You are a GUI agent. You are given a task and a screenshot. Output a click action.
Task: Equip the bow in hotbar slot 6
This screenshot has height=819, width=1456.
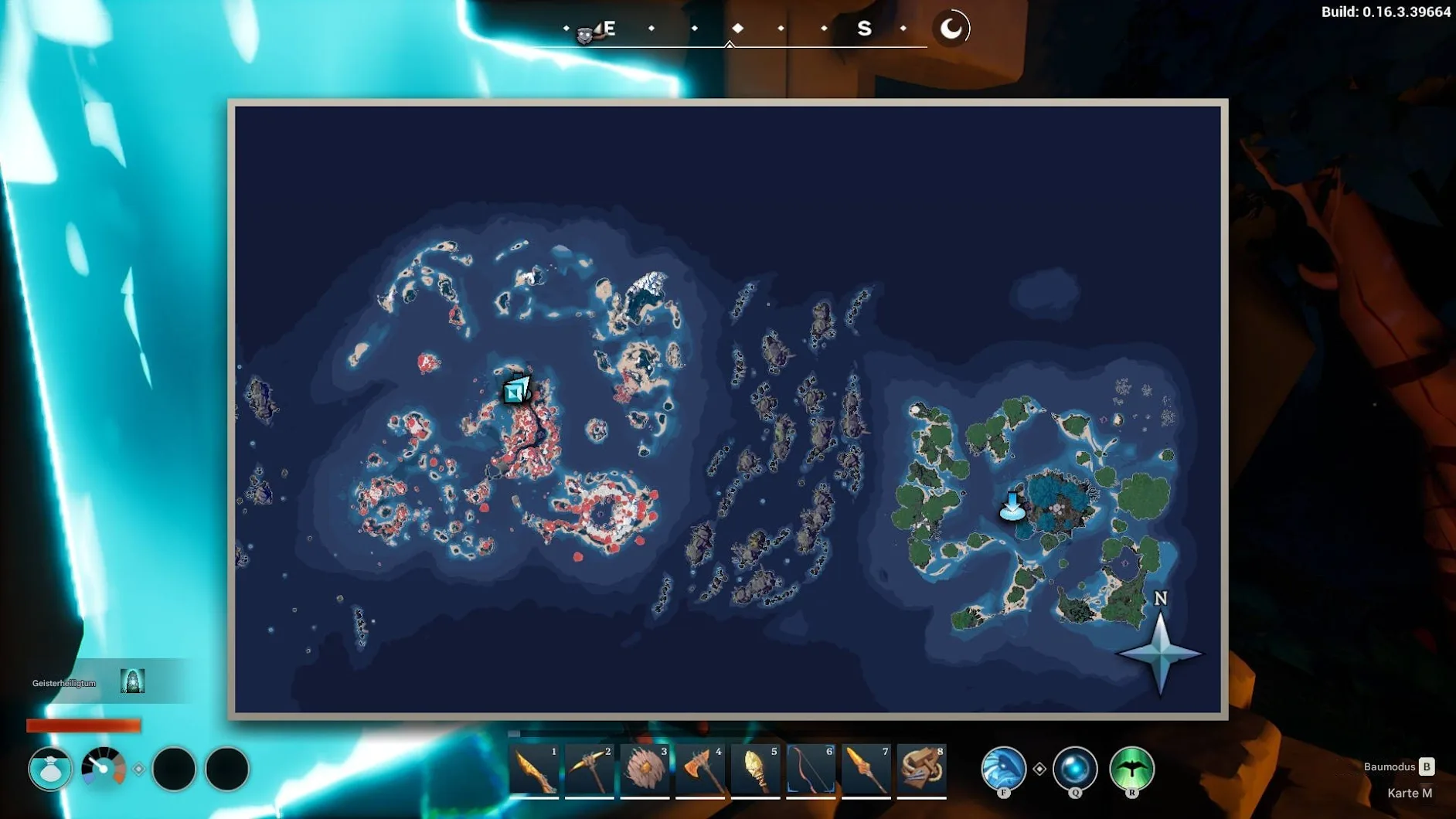coord(811,770)
